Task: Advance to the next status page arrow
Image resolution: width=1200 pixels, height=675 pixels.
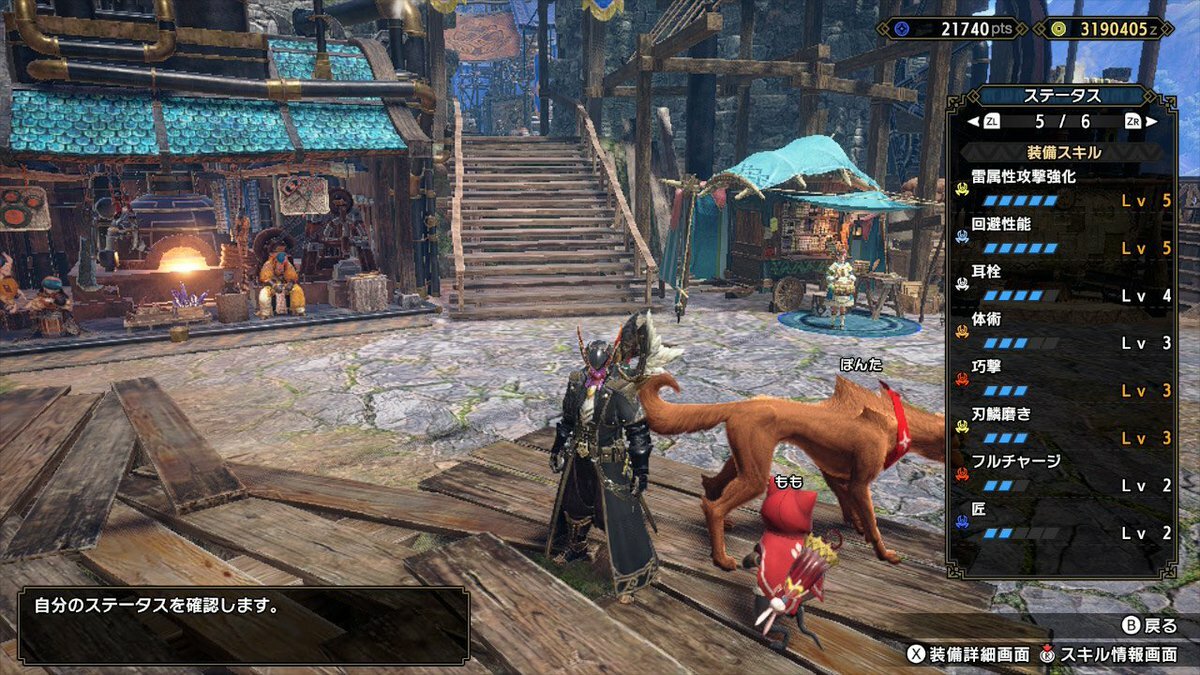Action: (x=1152, y=122)
